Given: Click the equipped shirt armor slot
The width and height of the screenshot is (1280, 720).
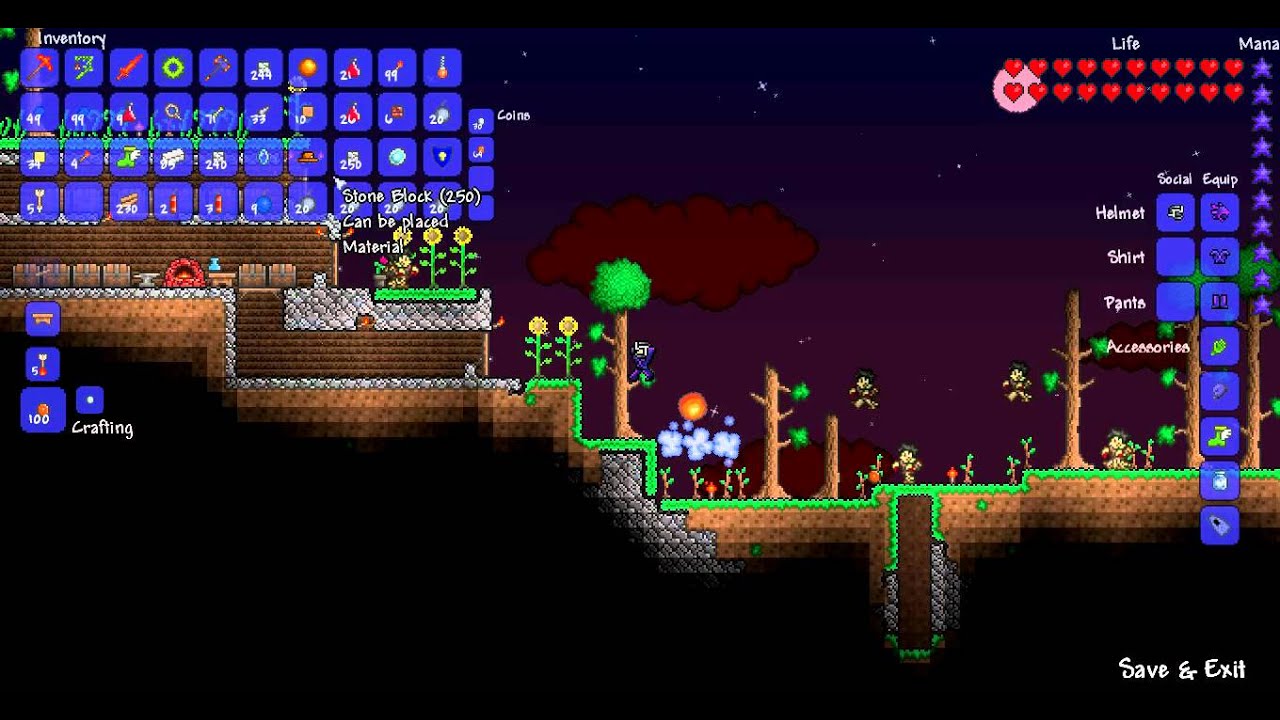Looking at the screenshot, I should click(x=1220, y=257).
